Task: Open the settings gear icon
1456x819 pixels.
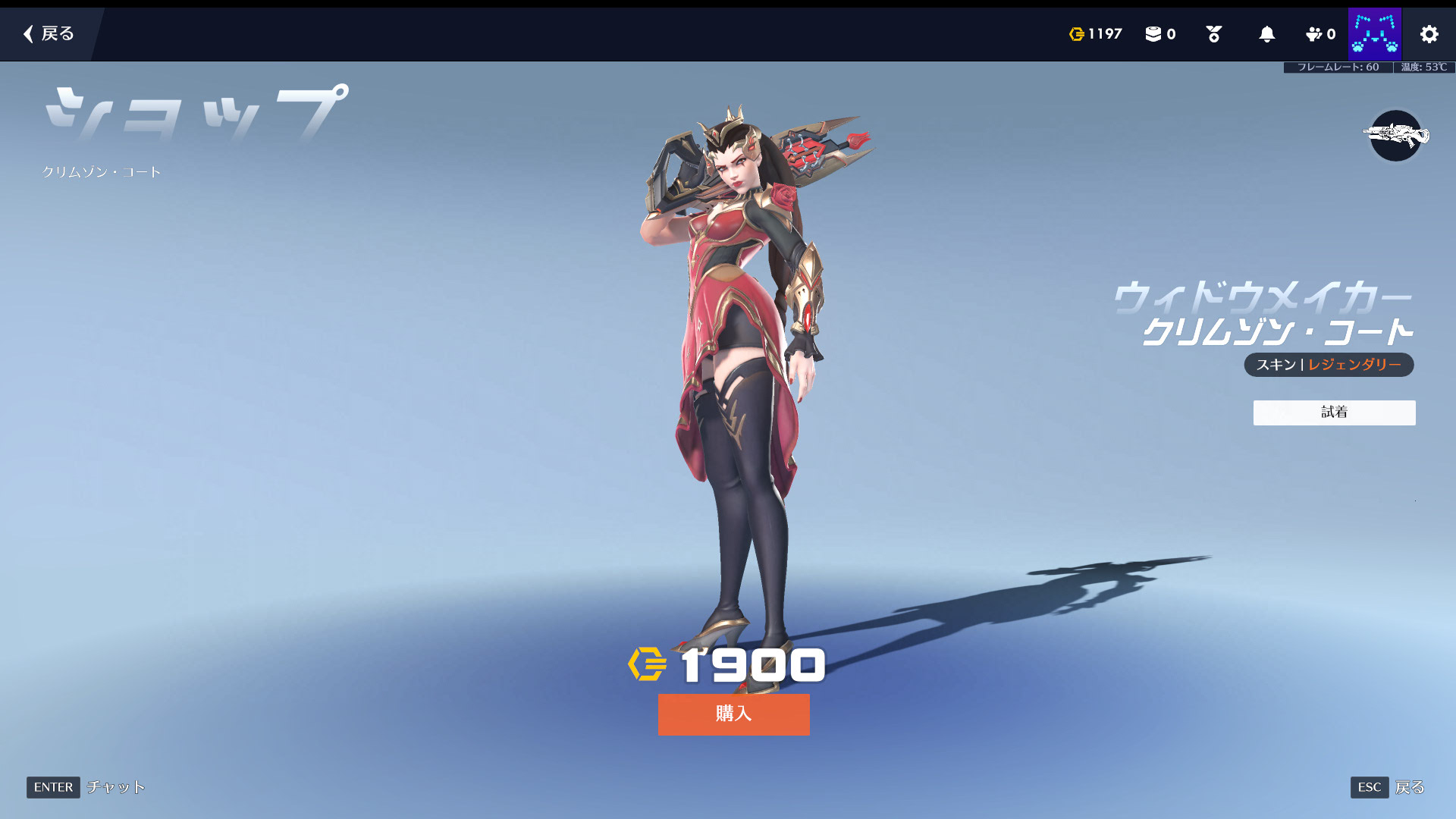Action: pos(1429,34)
